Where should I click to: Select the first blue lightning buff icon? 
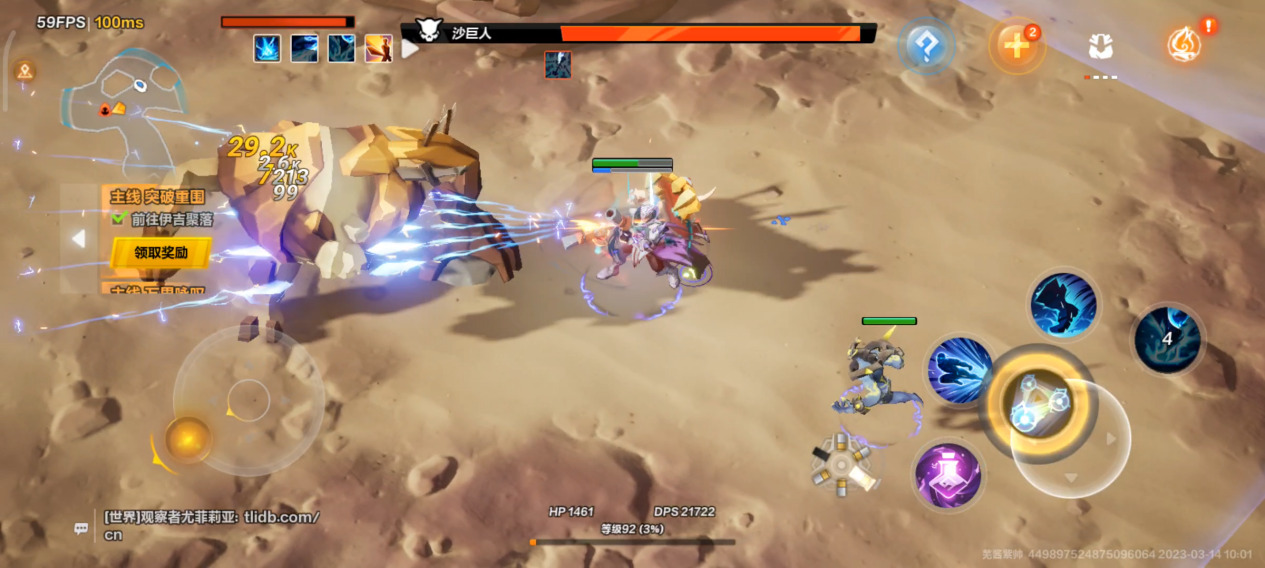tap(267, 48)
